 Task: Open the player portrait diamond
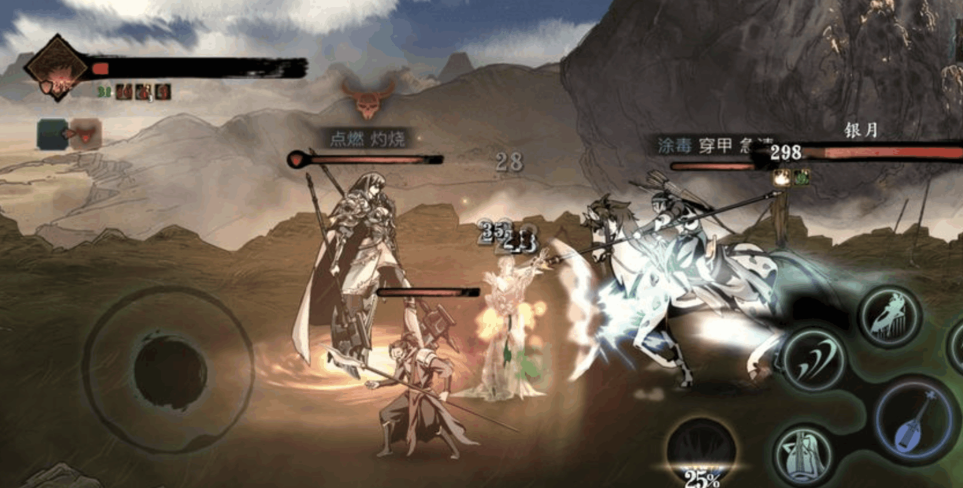point(57,68)
